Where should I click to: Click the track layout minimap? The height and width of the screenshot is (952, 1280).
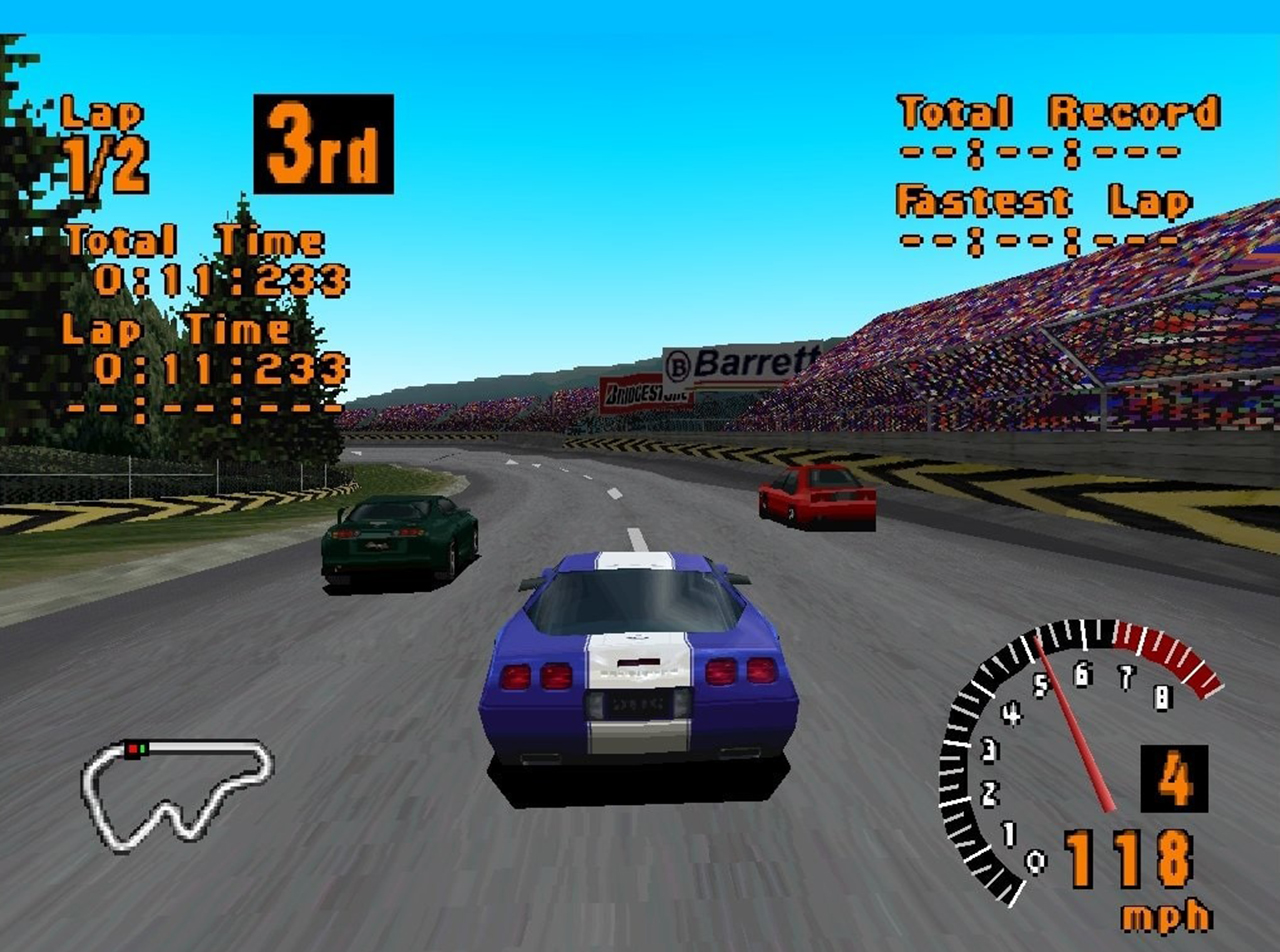[176, 793]
